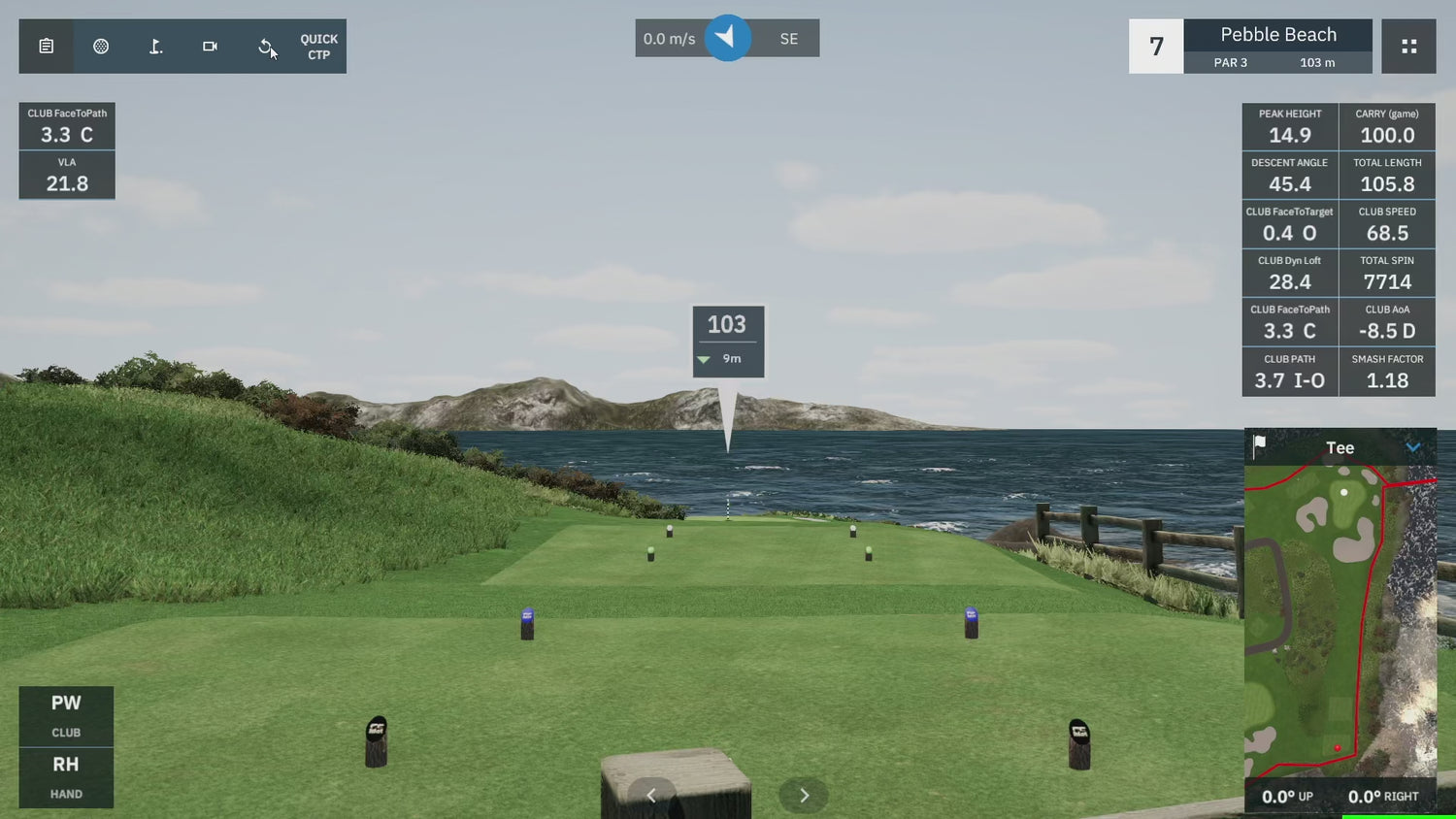This screenshot has width=1456, height=819.
Task: Click the 0.0° UP aim adjustment control
Action: pyautogui.click(x=1289, y=796)
